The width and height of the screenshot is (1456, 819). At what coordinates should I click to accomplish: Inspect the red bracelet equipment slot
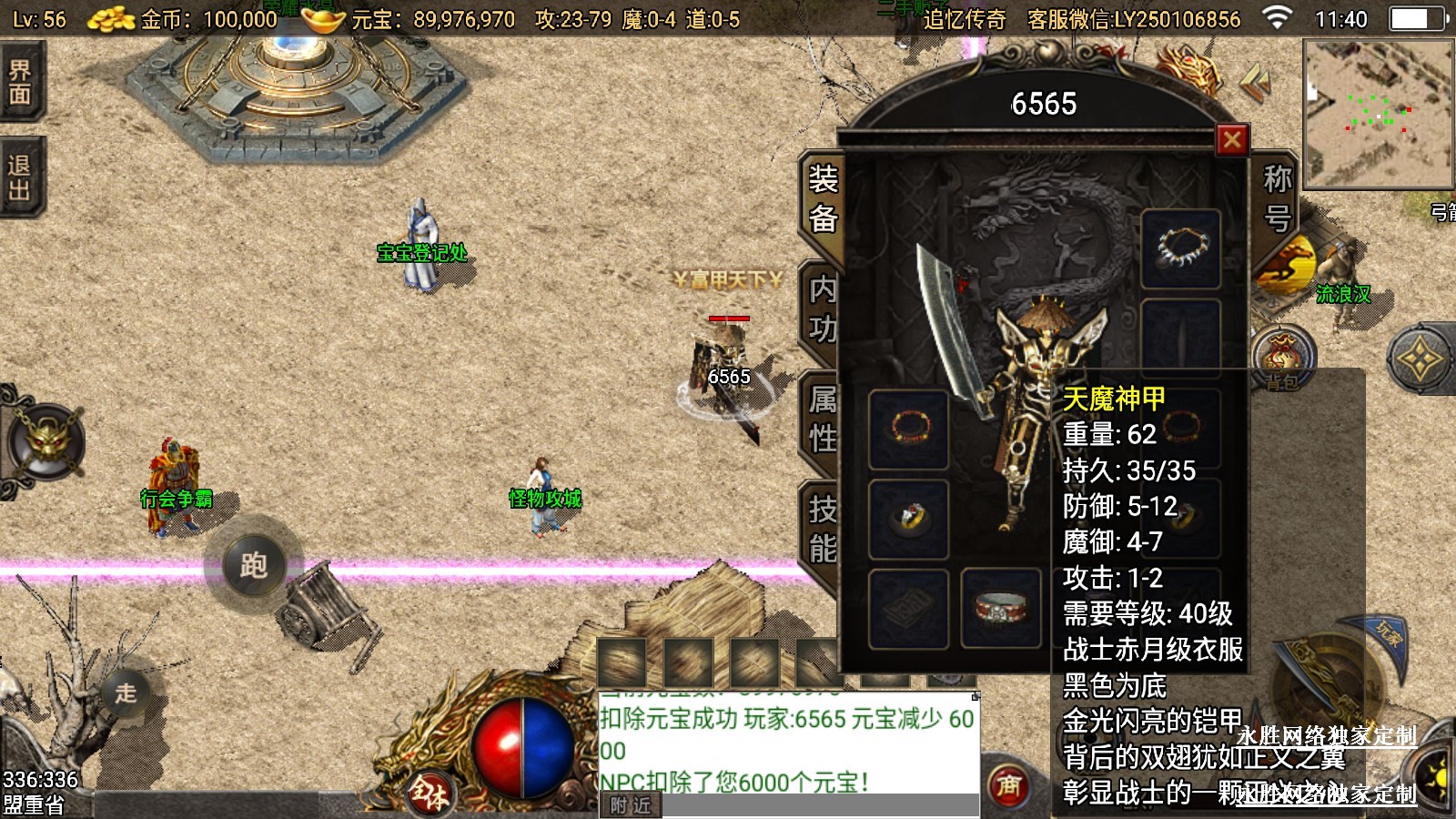909,428
